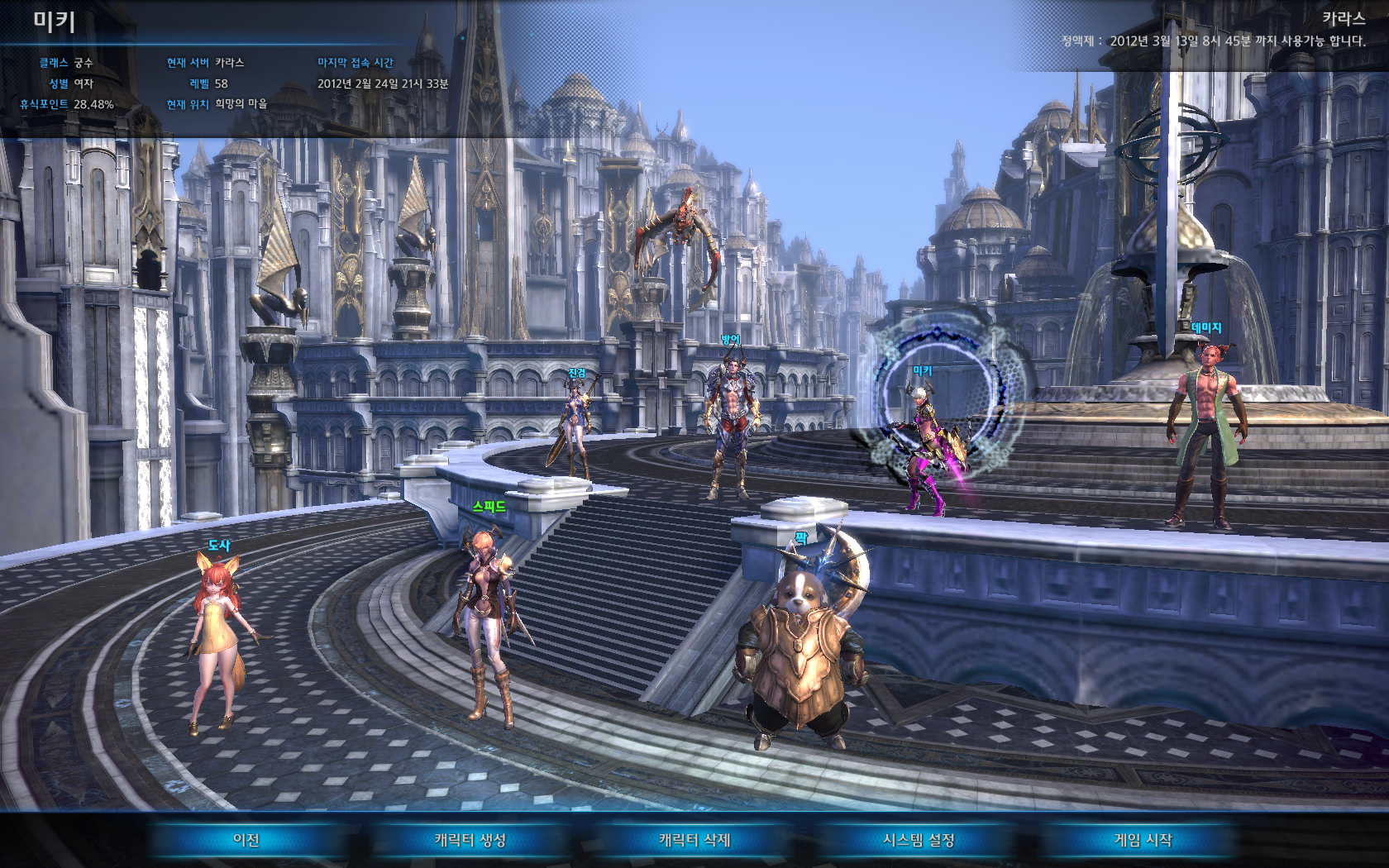Open 캐릭터 생성 to create a character
Screen dimensions: 1389x868
pos(470,840)
